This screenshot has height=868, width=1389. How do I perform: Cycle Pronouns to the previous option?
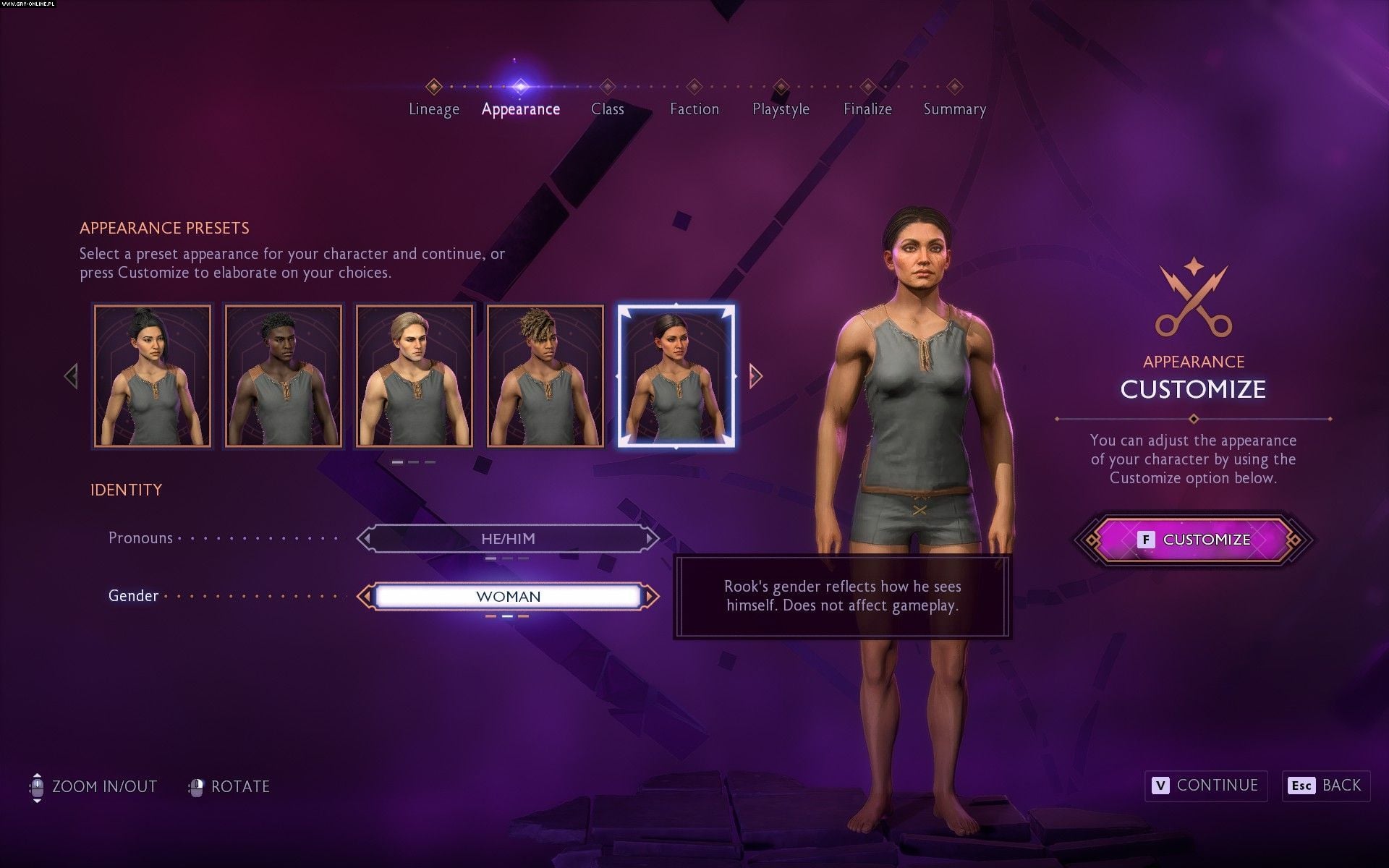(x=365, y=539)
